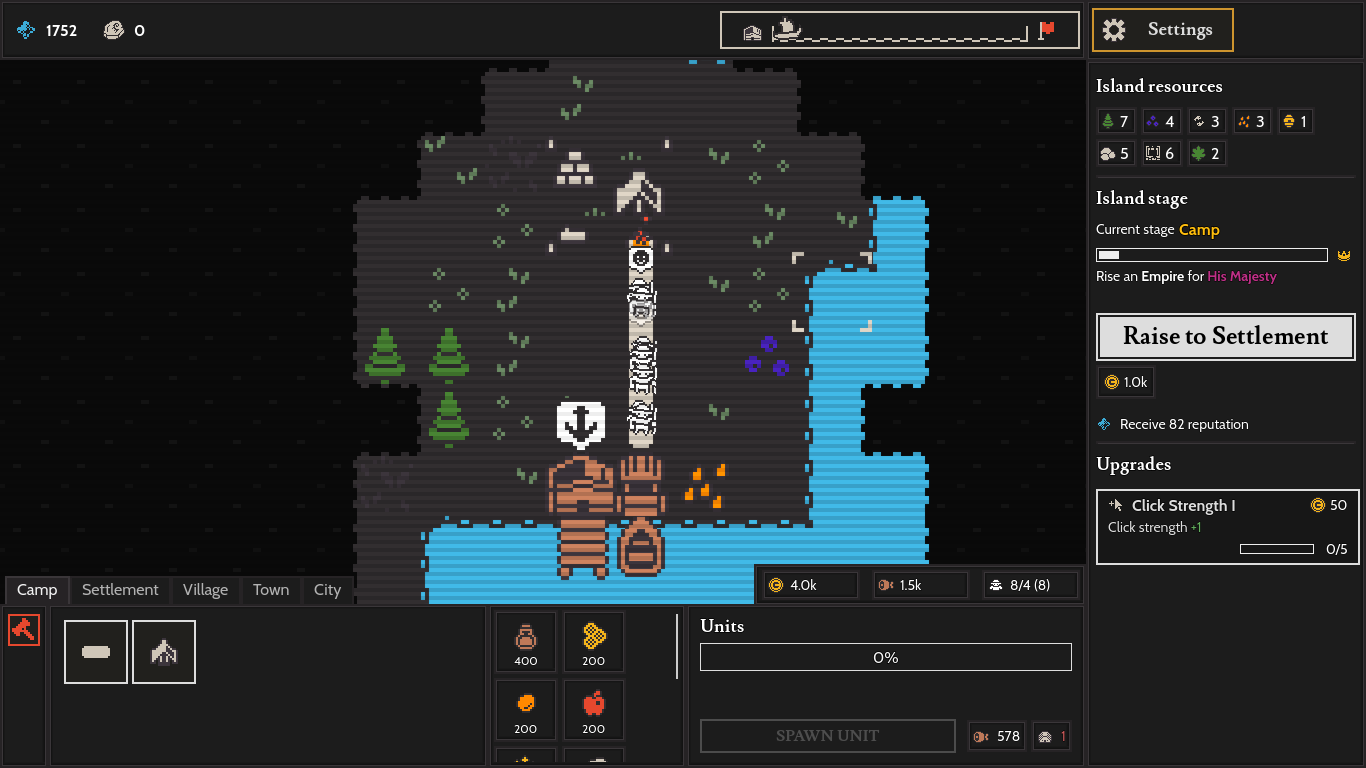Click the red apple icon costing 200

(593, 710)
